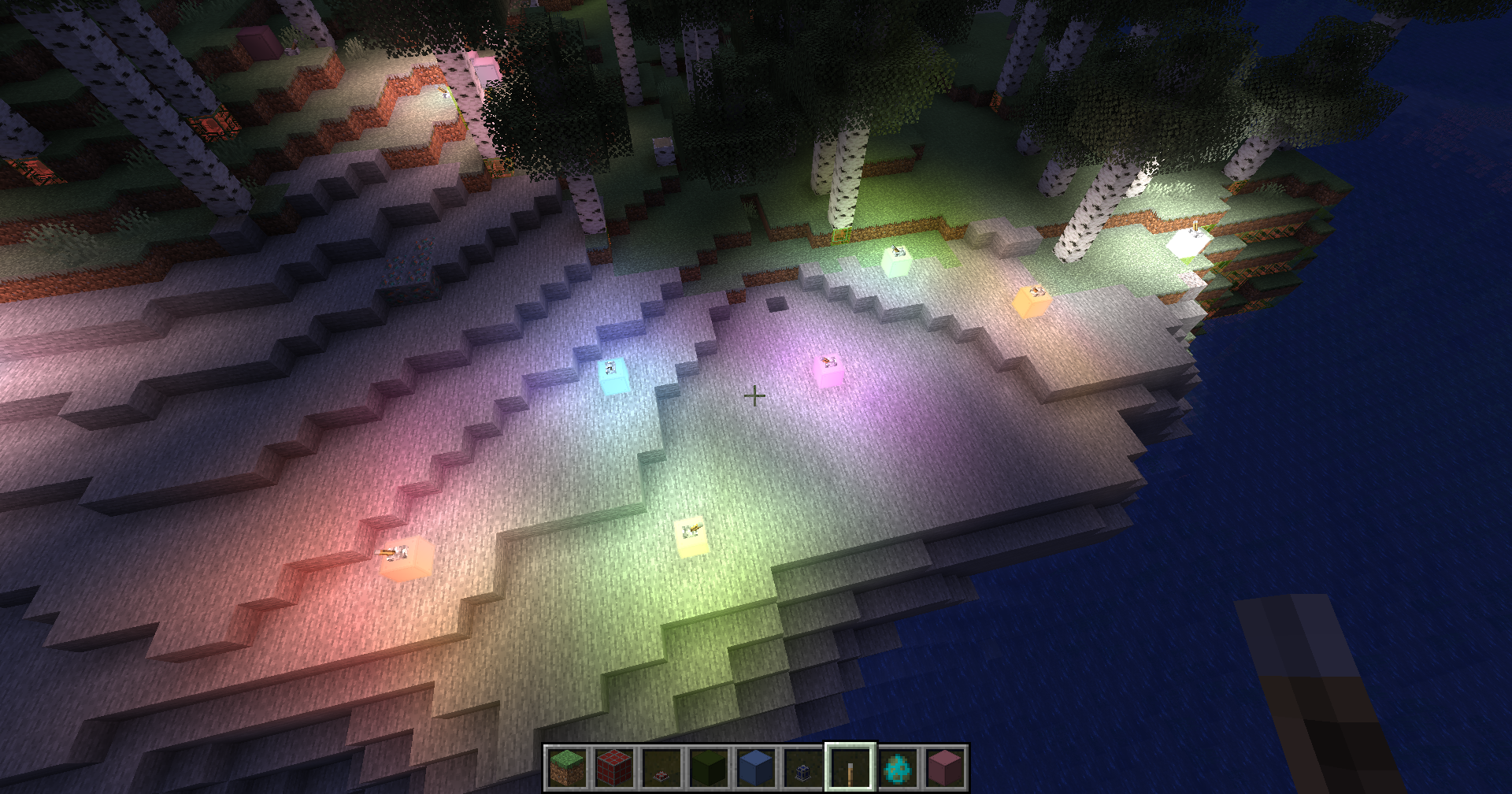Switch to the blue block slot
The height and width of the screenshot is (794, 1512).
pyautogui.click(x=756, y=767)
